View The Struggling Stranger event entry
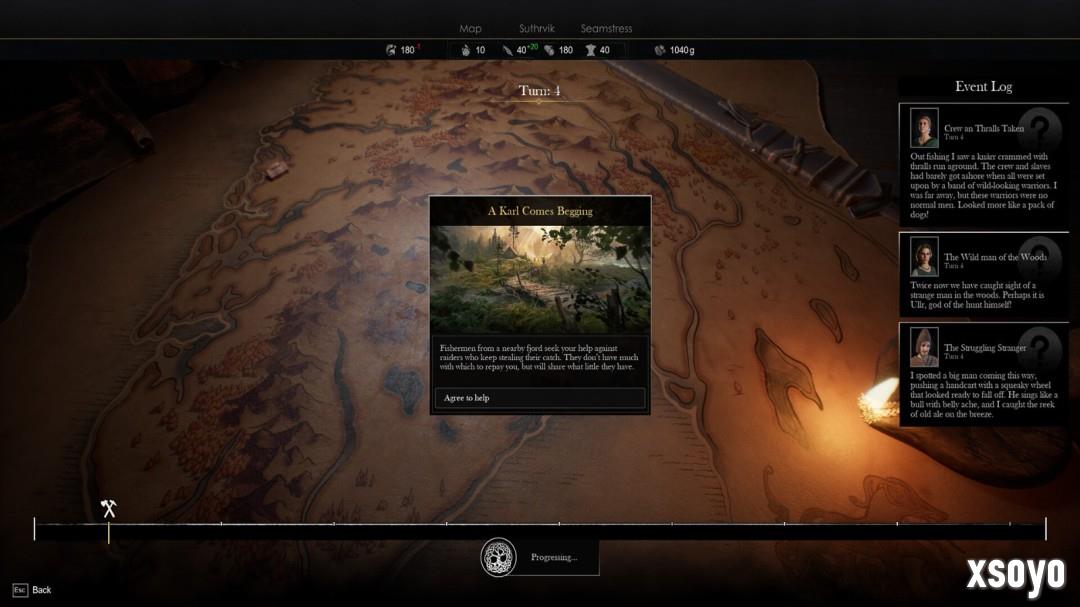Viewport: 1080px width, 607px height. click(x=983, y=374)
